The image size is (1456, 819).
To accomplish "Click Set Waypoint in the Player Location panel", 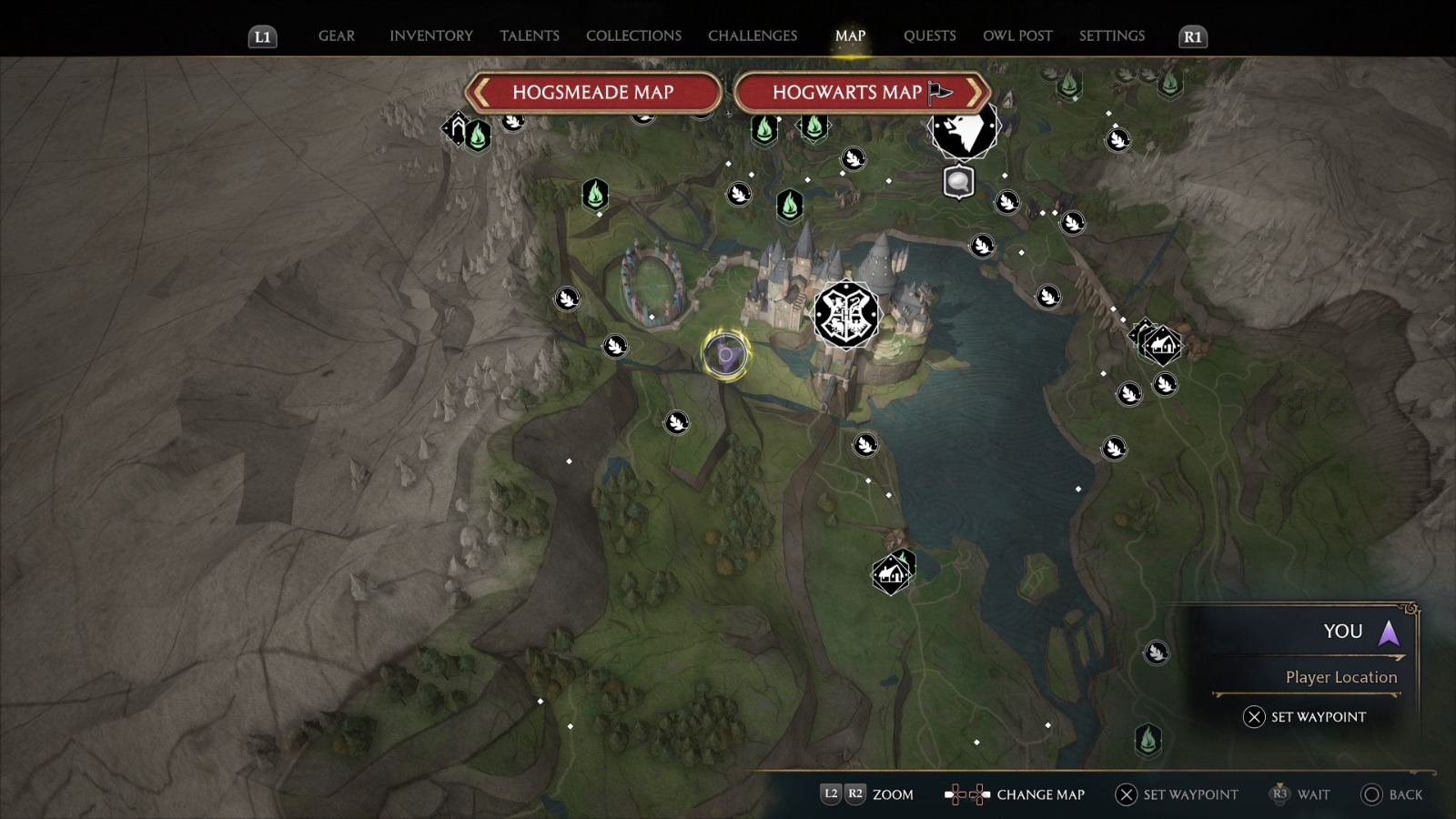I will click(1305, 717).
